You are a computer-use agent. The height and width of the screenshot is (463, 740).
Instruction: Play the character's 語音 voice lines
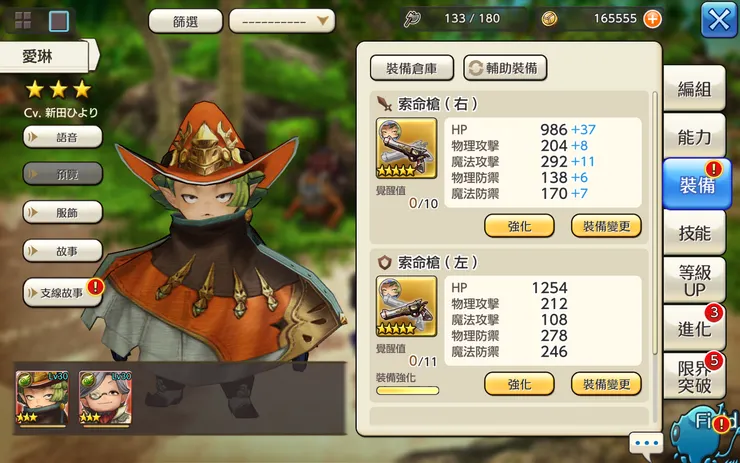click(x=63, y=136)
